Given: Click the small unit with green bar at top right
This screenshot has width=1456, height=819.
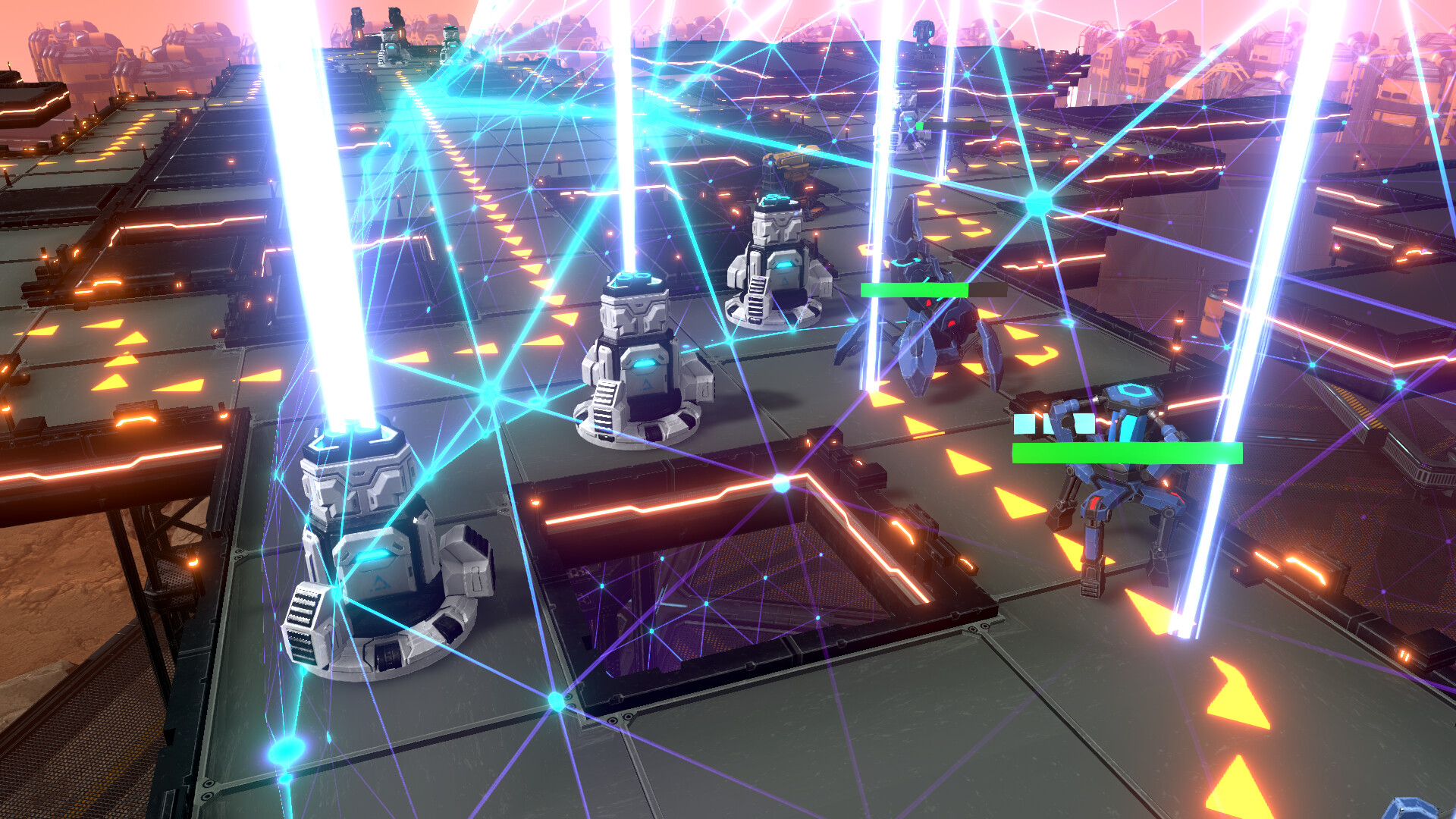Looking at the screenshot, I should (x=906, y=129).
